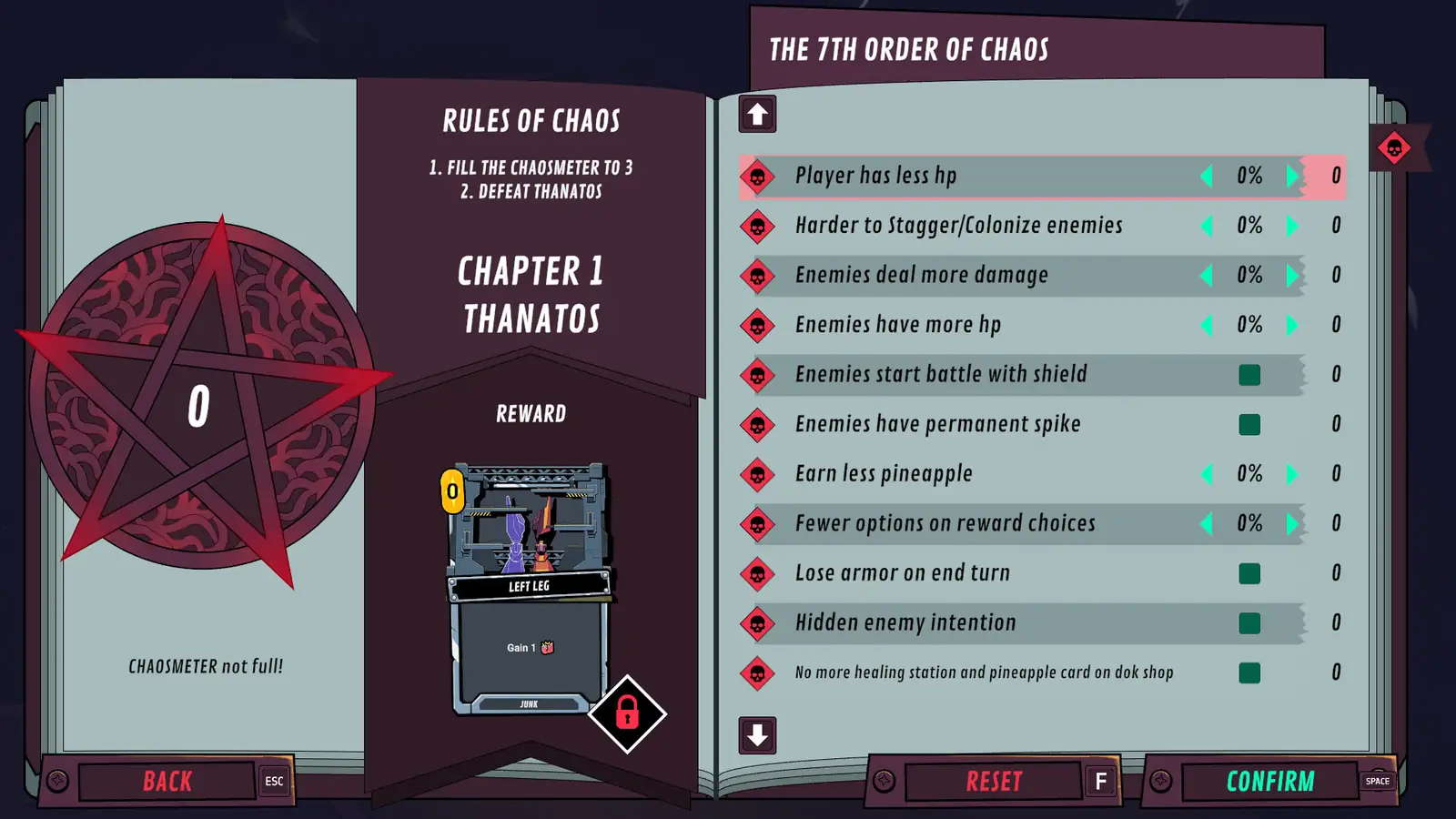Select the locked Left Leg reward card
The image size is (1456, 819).
coord(530,588)
